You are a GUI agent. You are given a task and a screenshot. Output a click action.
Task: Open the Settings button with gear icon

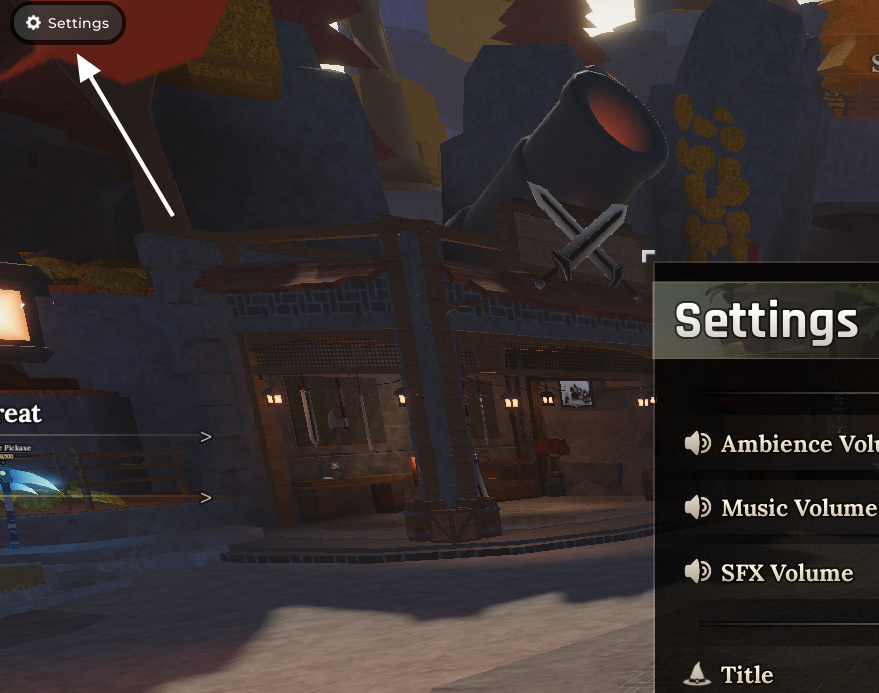tap(67, 23)
